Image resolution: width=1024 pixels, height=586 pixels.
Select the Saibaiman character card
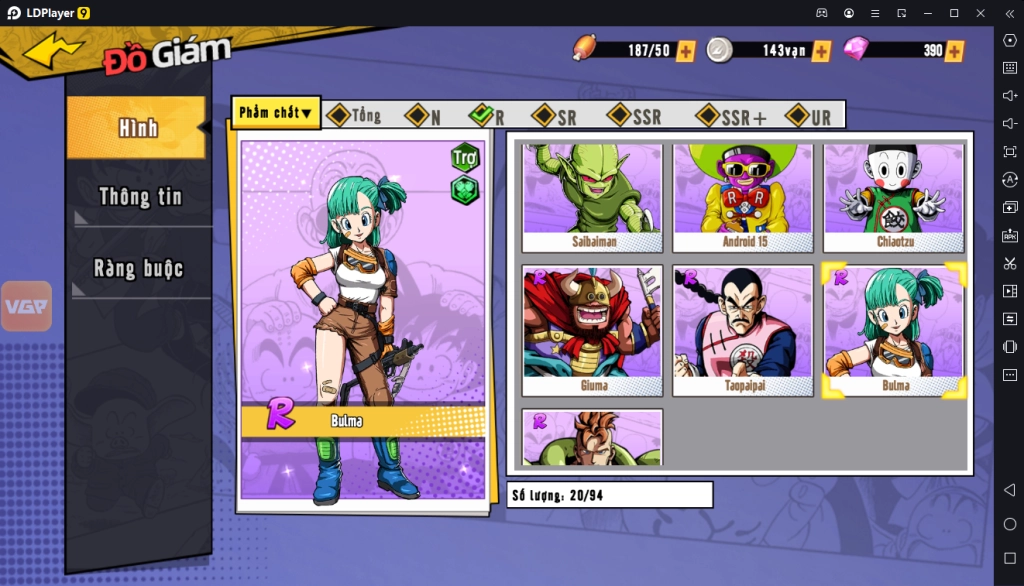[x=592, y=197]
